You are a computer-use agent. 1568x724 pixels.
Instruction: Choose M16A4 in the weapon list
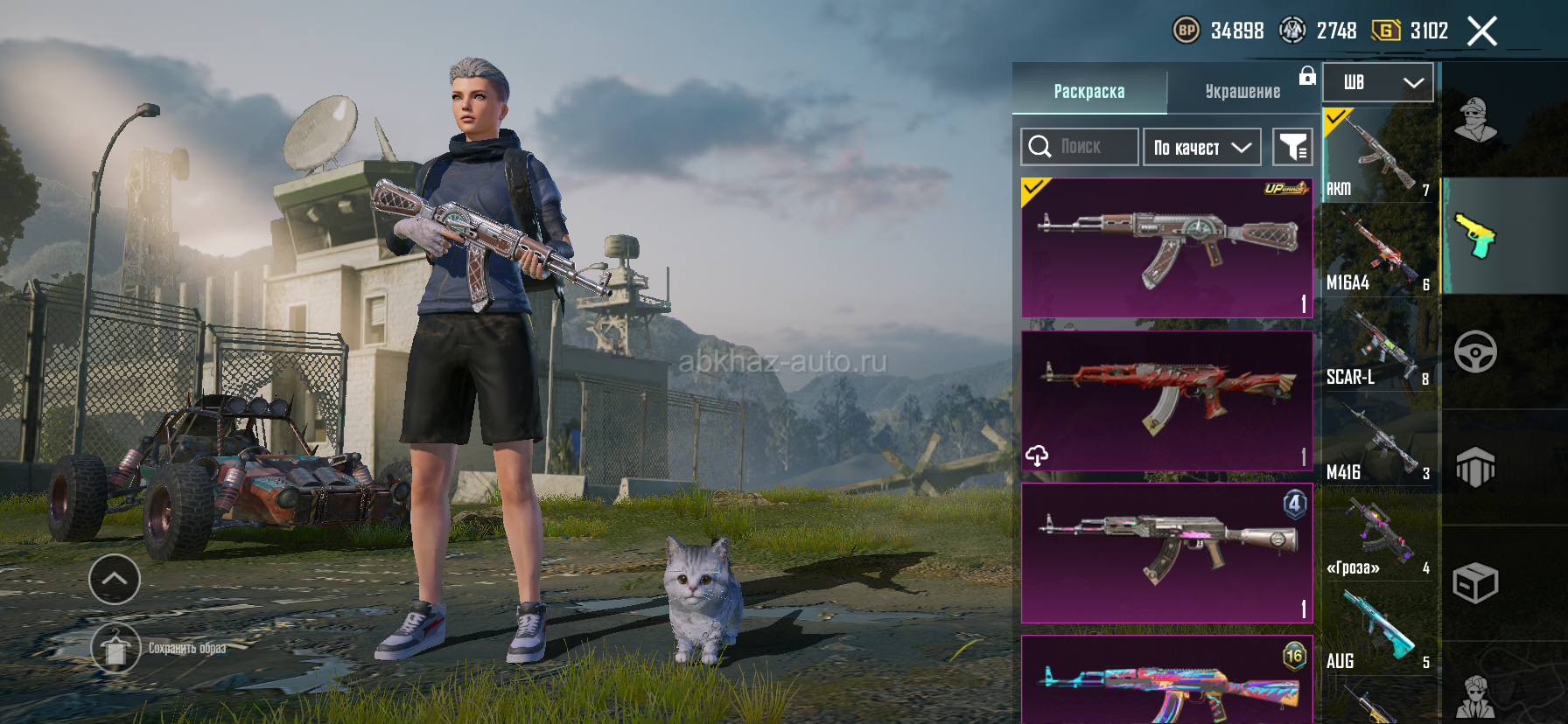click(1378, 252)
